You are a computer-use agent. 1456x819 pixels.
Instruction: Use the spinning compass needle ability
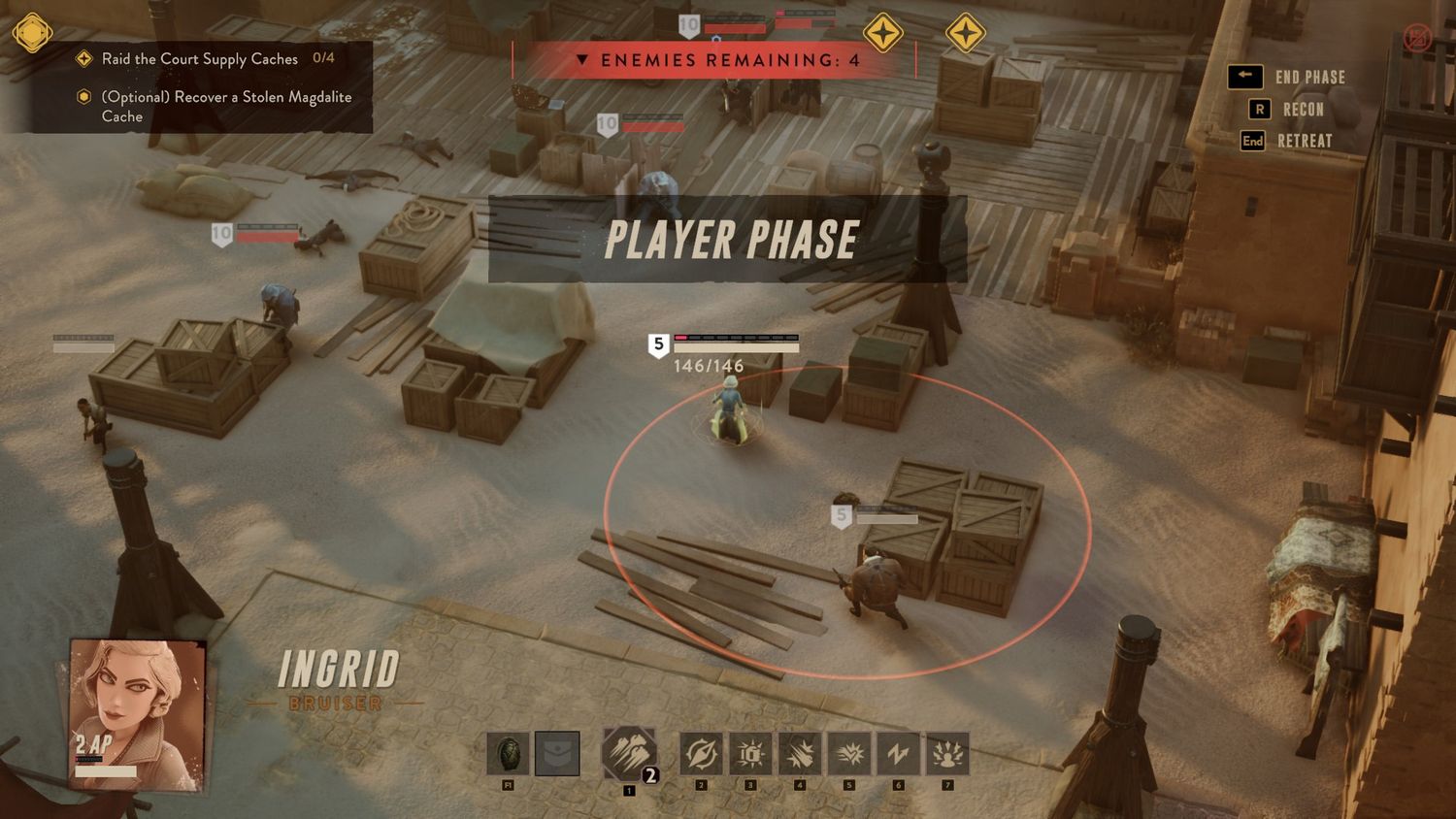click(701, 754)
